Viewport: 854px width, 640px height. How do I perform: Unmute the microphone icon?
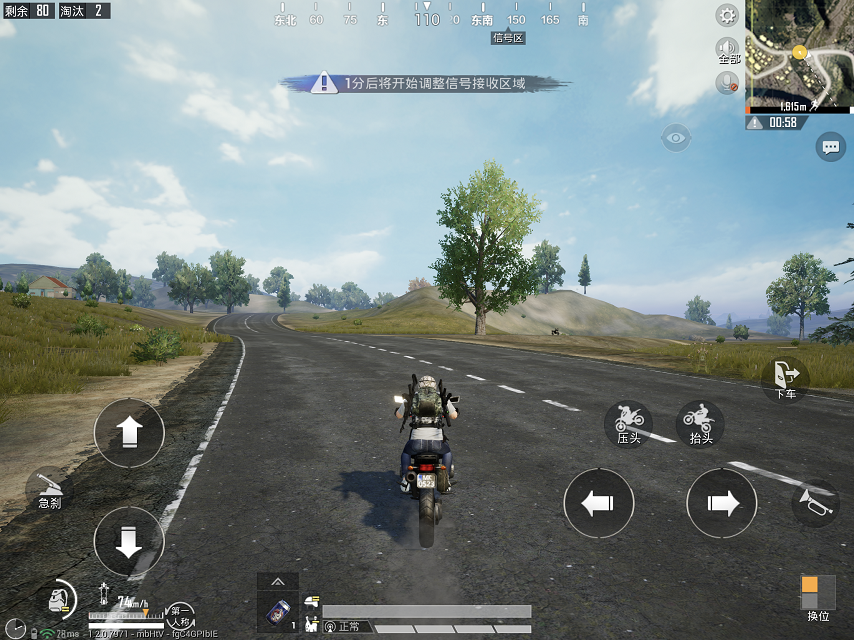(727, 83)
